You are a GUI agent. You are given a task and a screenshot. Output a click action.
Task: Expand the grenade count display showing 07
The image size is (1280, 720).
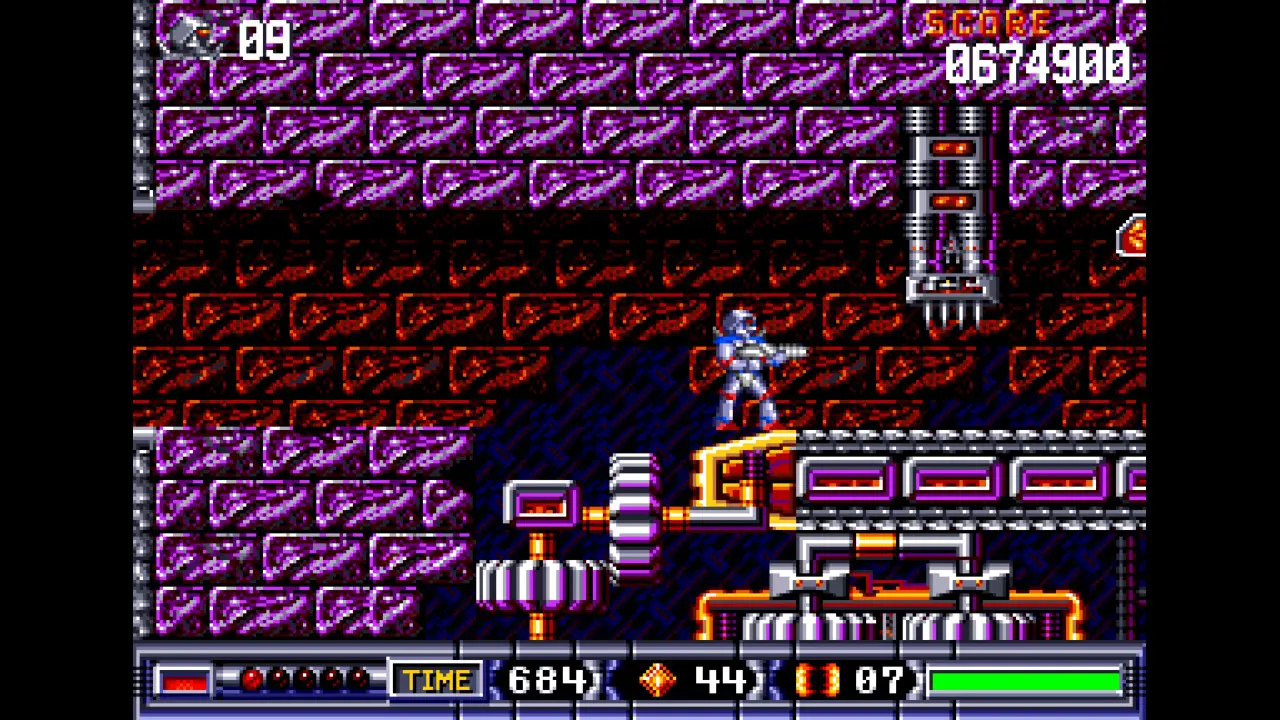click(878, 679)
